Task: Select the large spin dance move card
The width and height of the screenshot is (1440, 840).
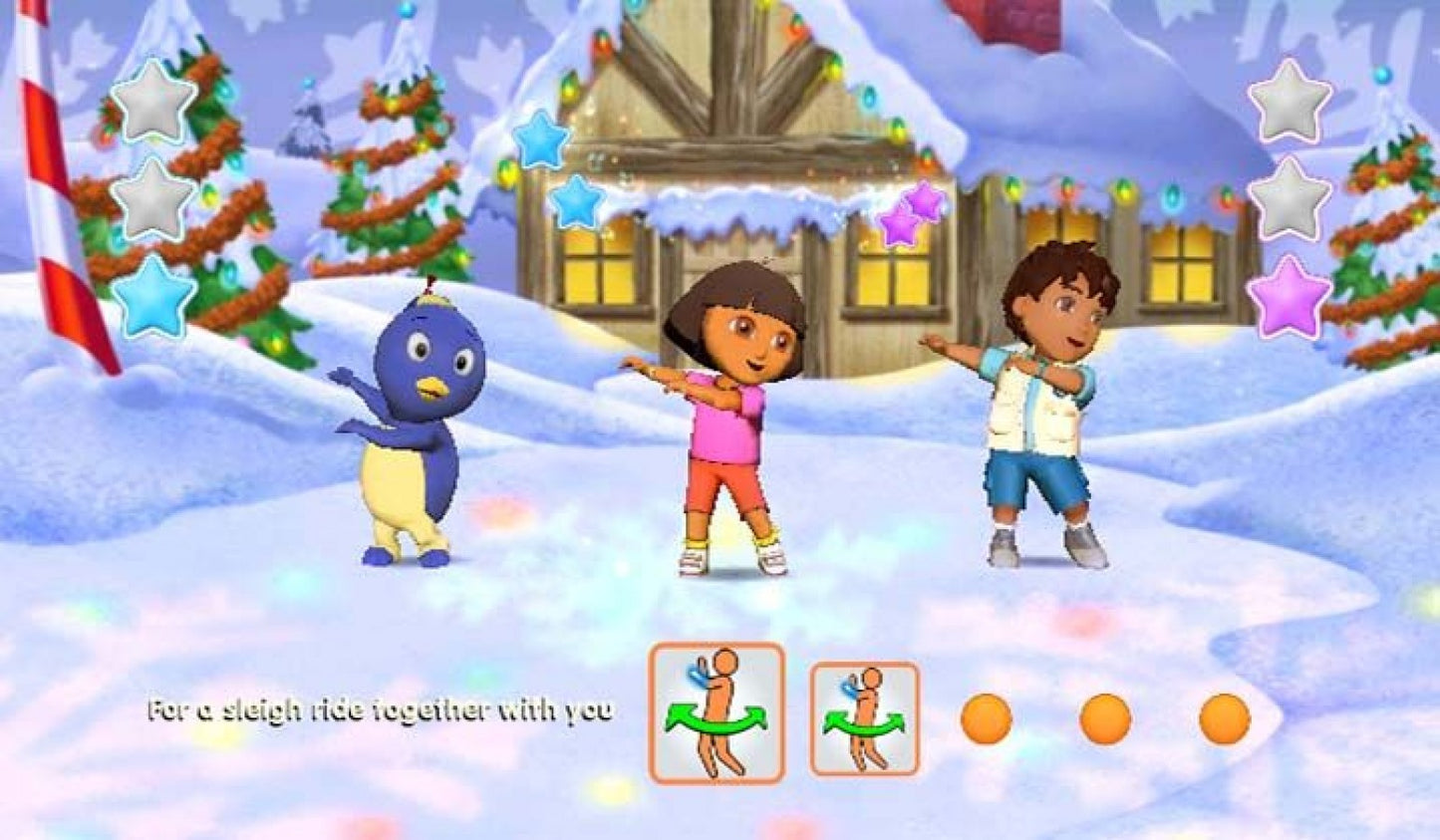Action: click(714, 713)
